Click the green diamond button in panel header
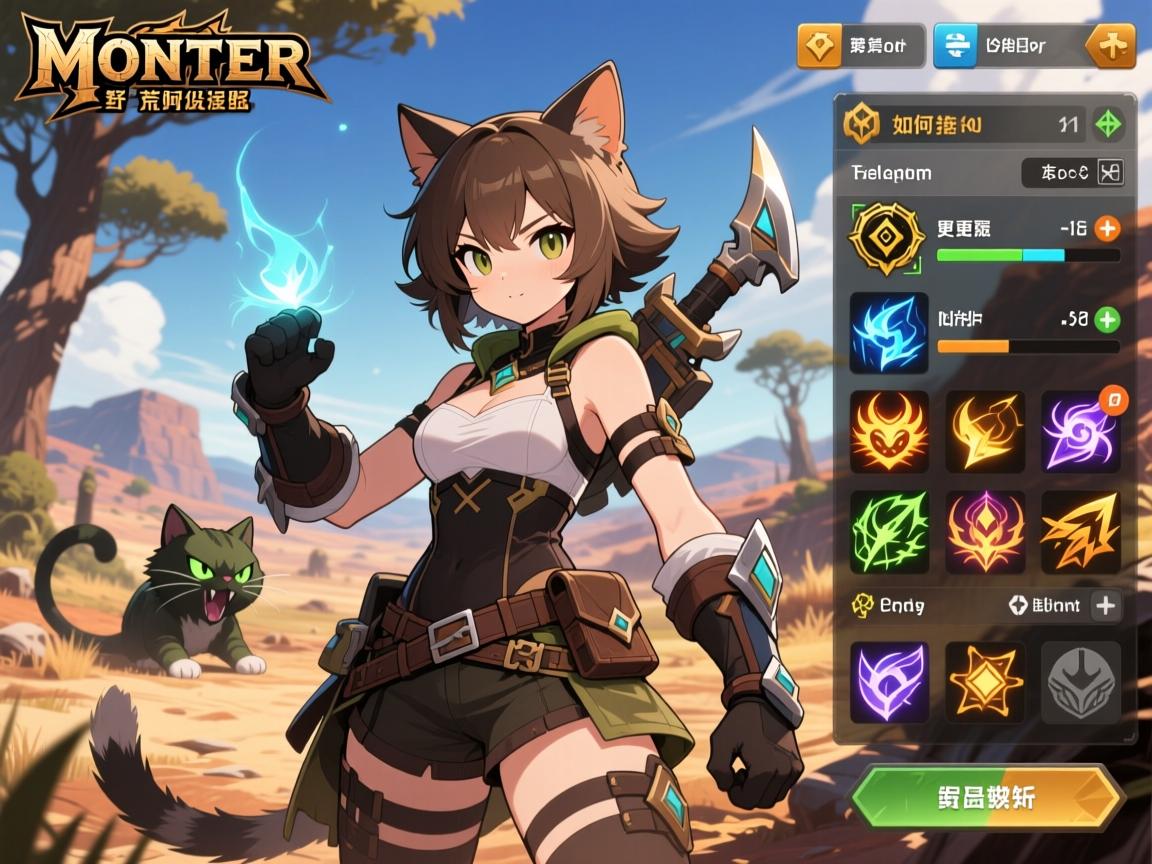The width and height of the screenshot is (1152, 864). click(1108, 125)
